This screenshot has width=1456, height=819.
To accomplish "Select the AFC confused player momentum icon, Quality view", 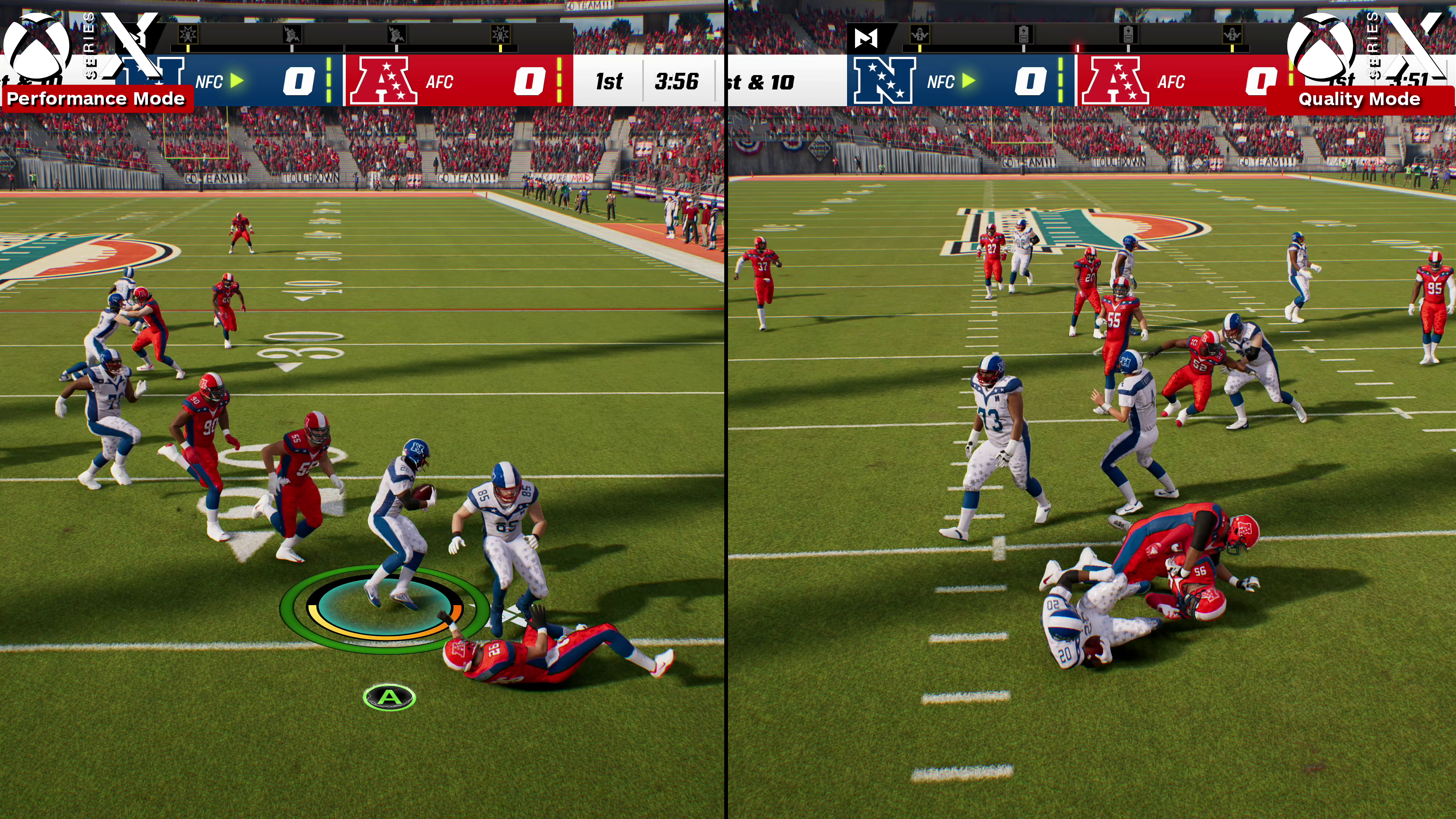I will pos(1232,35).
